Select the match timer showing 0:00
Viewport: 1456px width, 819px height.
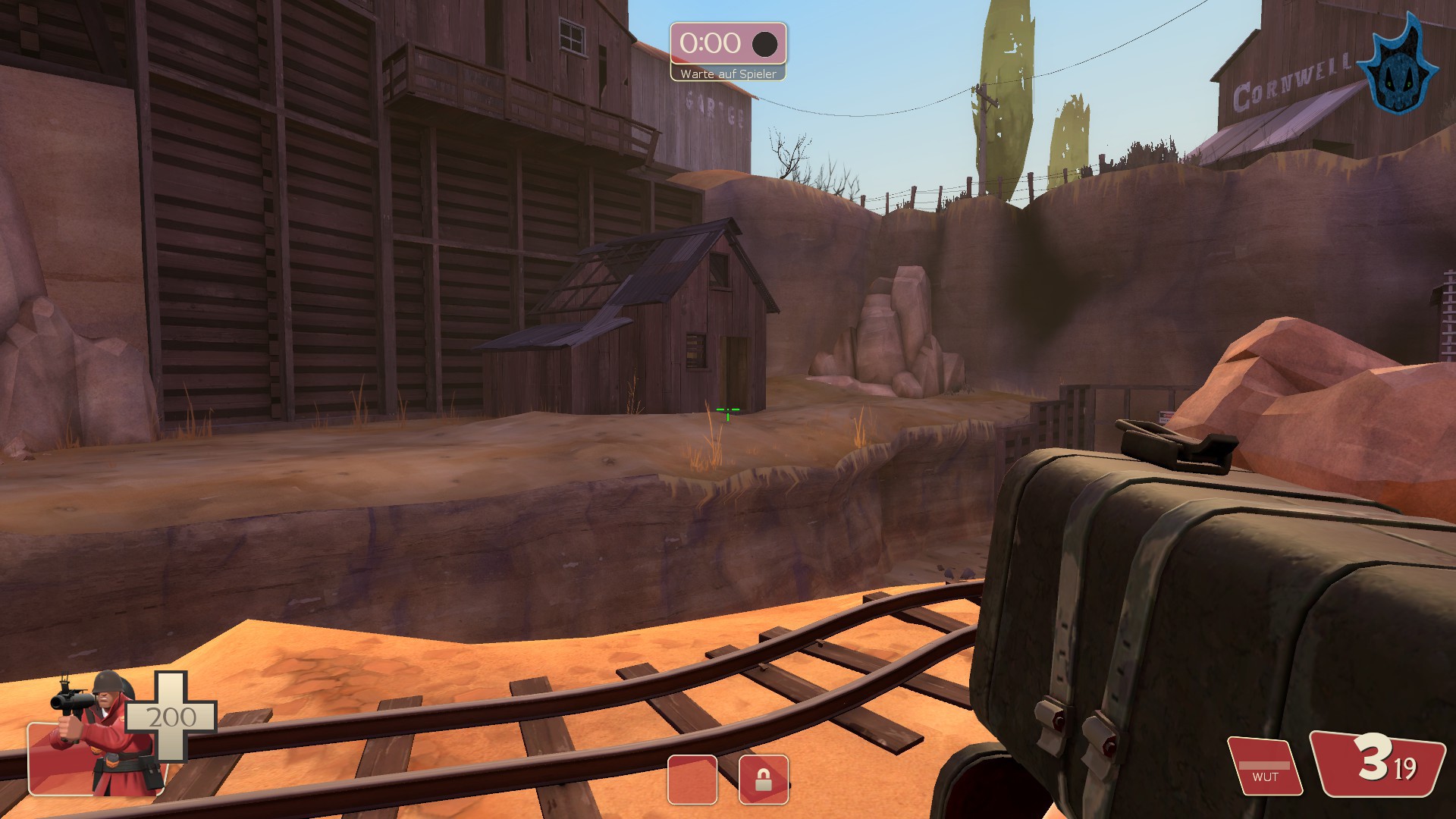711,44
